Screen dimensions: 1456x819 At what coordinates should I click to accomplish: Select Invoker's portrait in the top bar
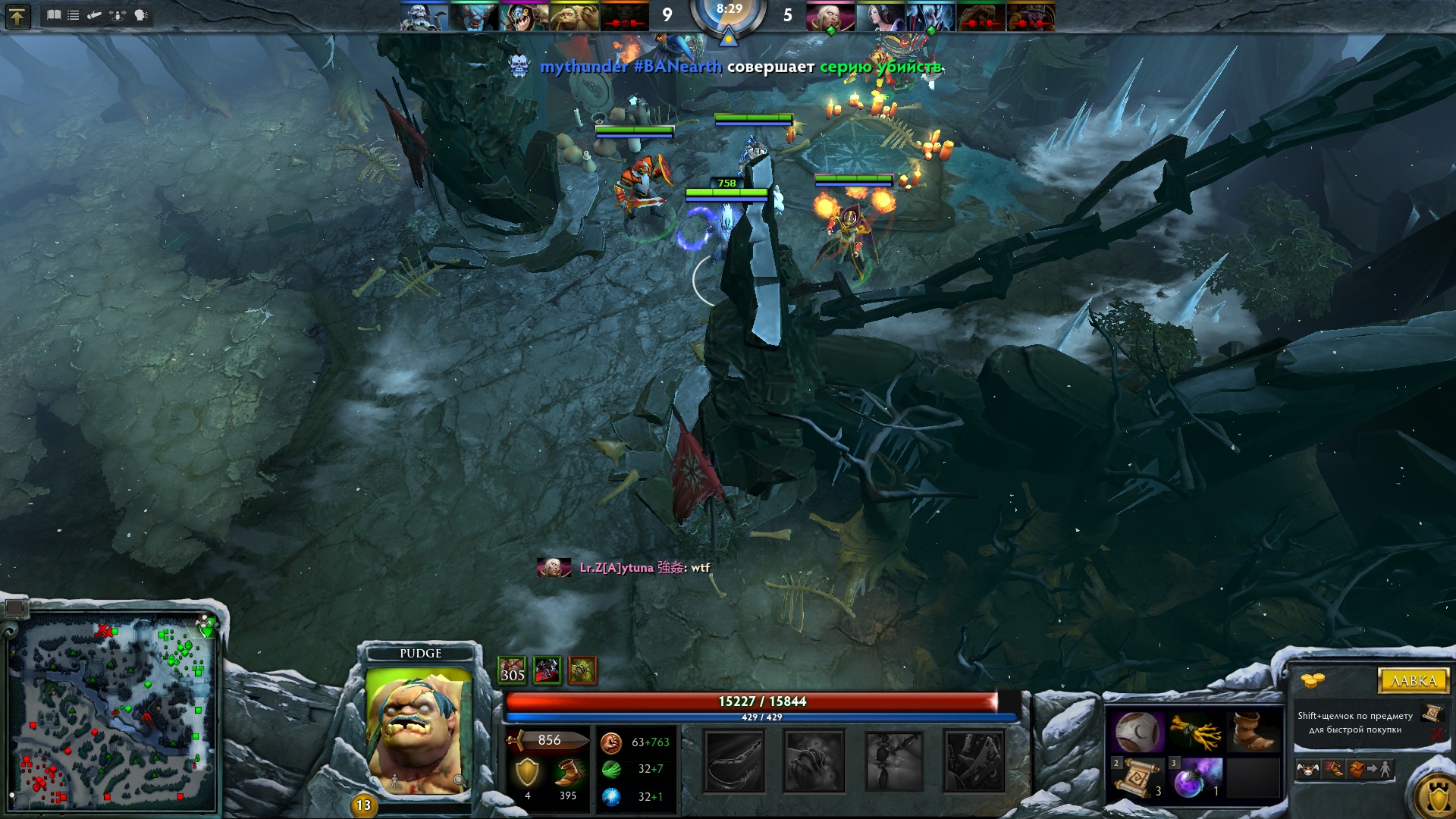coord(830,16)
